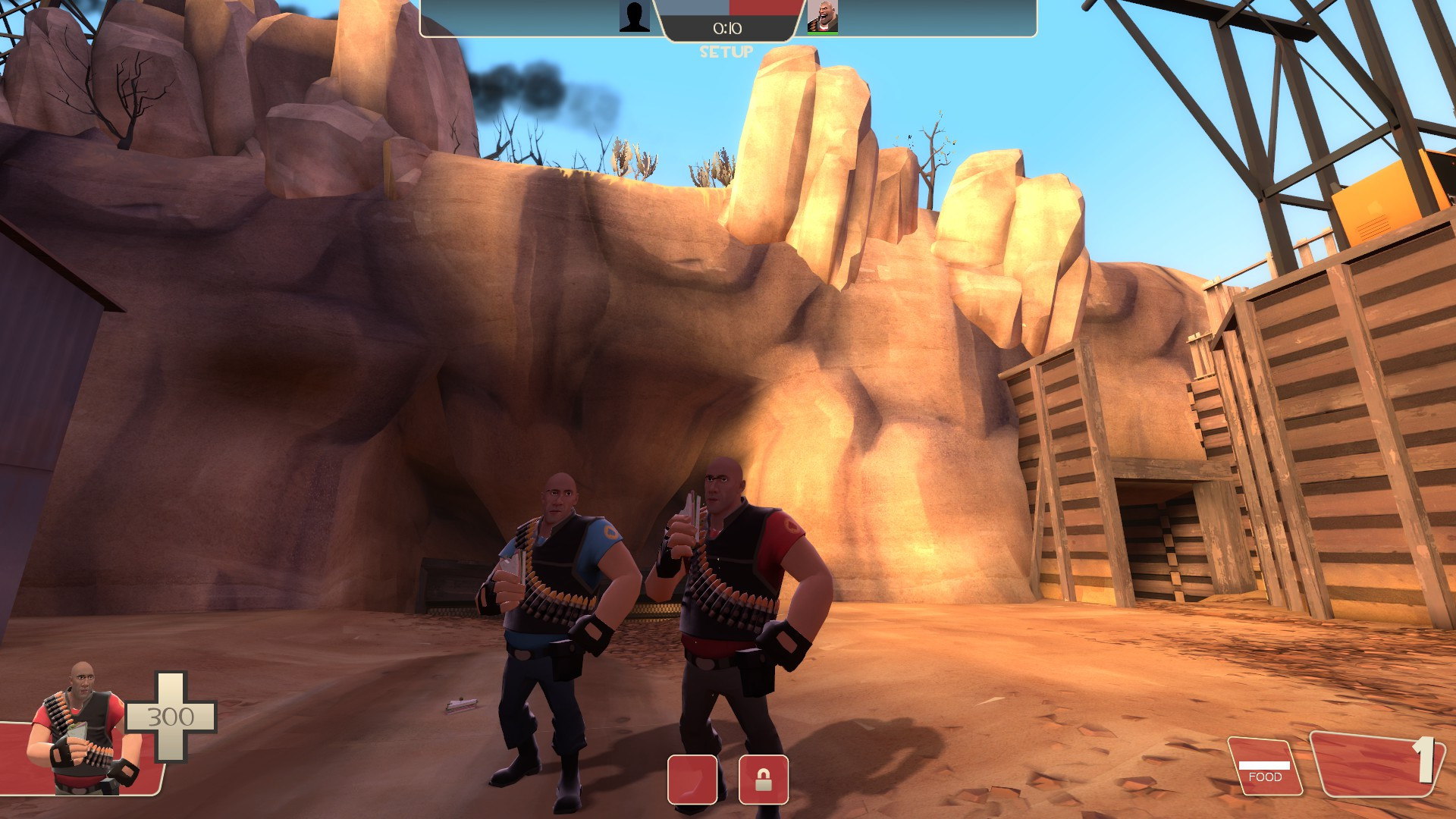
Task: Click the SETUP phase label
Action: tap(726, 52)
